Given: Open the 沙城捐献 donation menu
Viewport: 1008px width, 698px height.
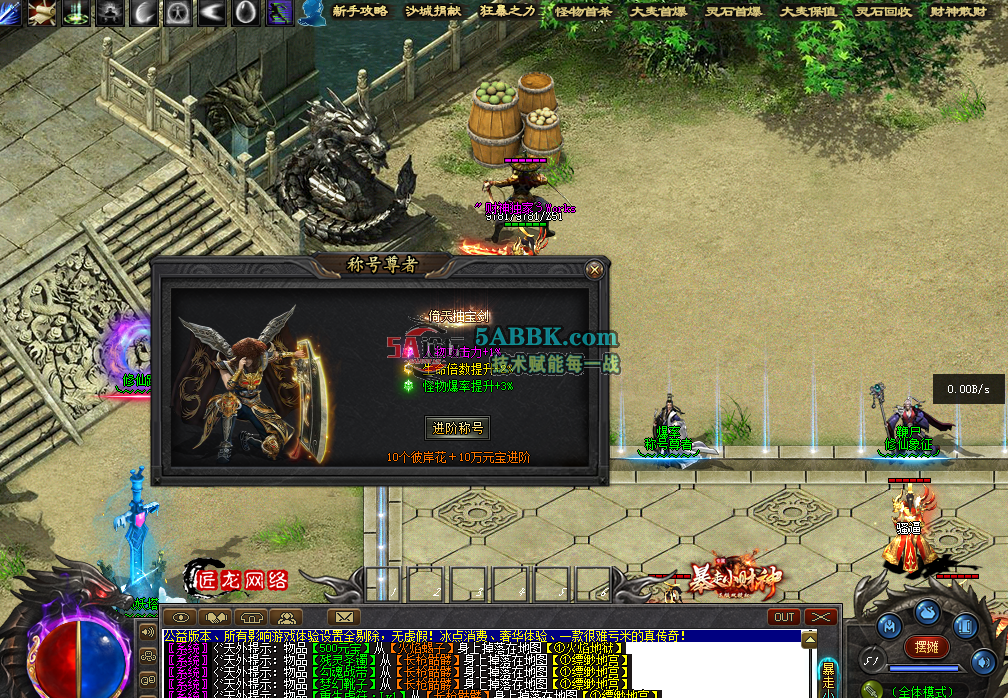Looking at the screenshot, I should coord(434,11).
